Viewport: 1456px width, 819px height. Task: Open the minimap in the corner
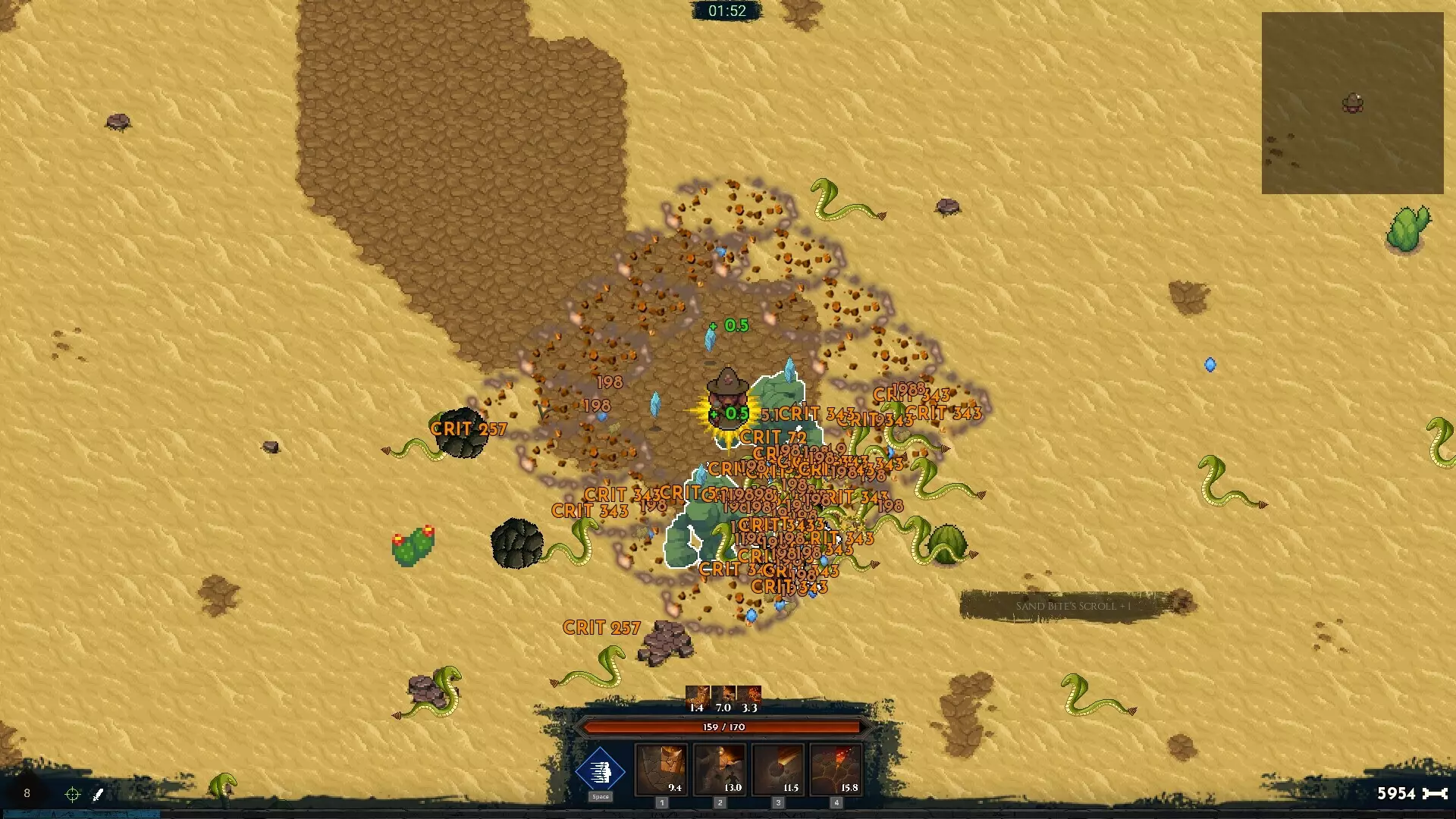[x=1352, y=103]
